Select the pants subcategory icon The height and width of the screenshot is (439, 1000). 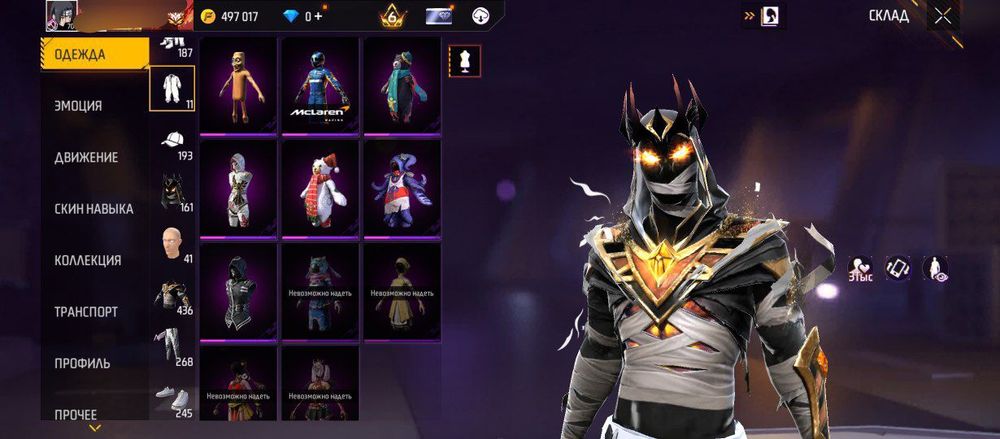tap(172, 346)
